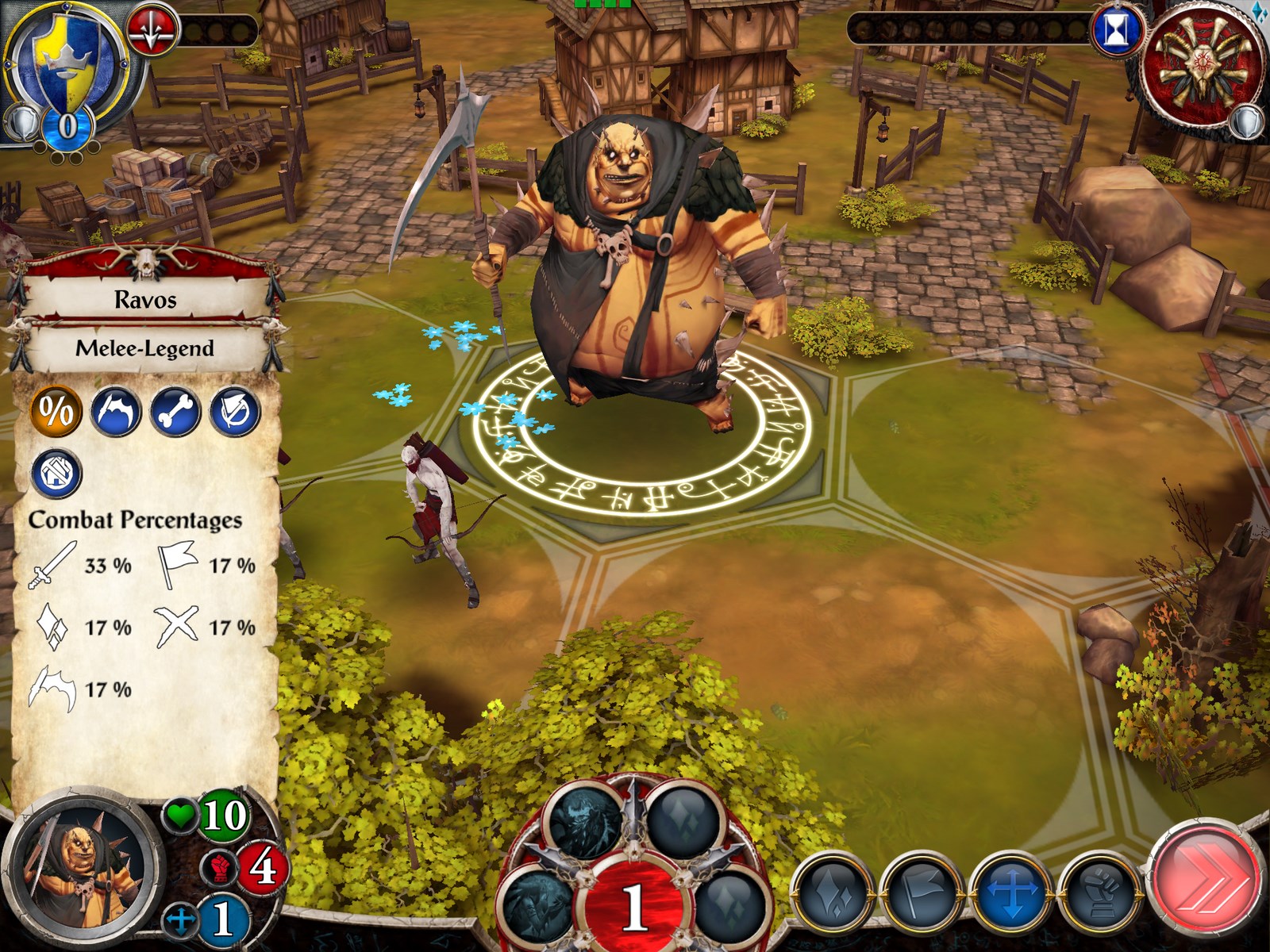Open the bat wing ability info icon

pyautogui.click(x=116, y=411)
